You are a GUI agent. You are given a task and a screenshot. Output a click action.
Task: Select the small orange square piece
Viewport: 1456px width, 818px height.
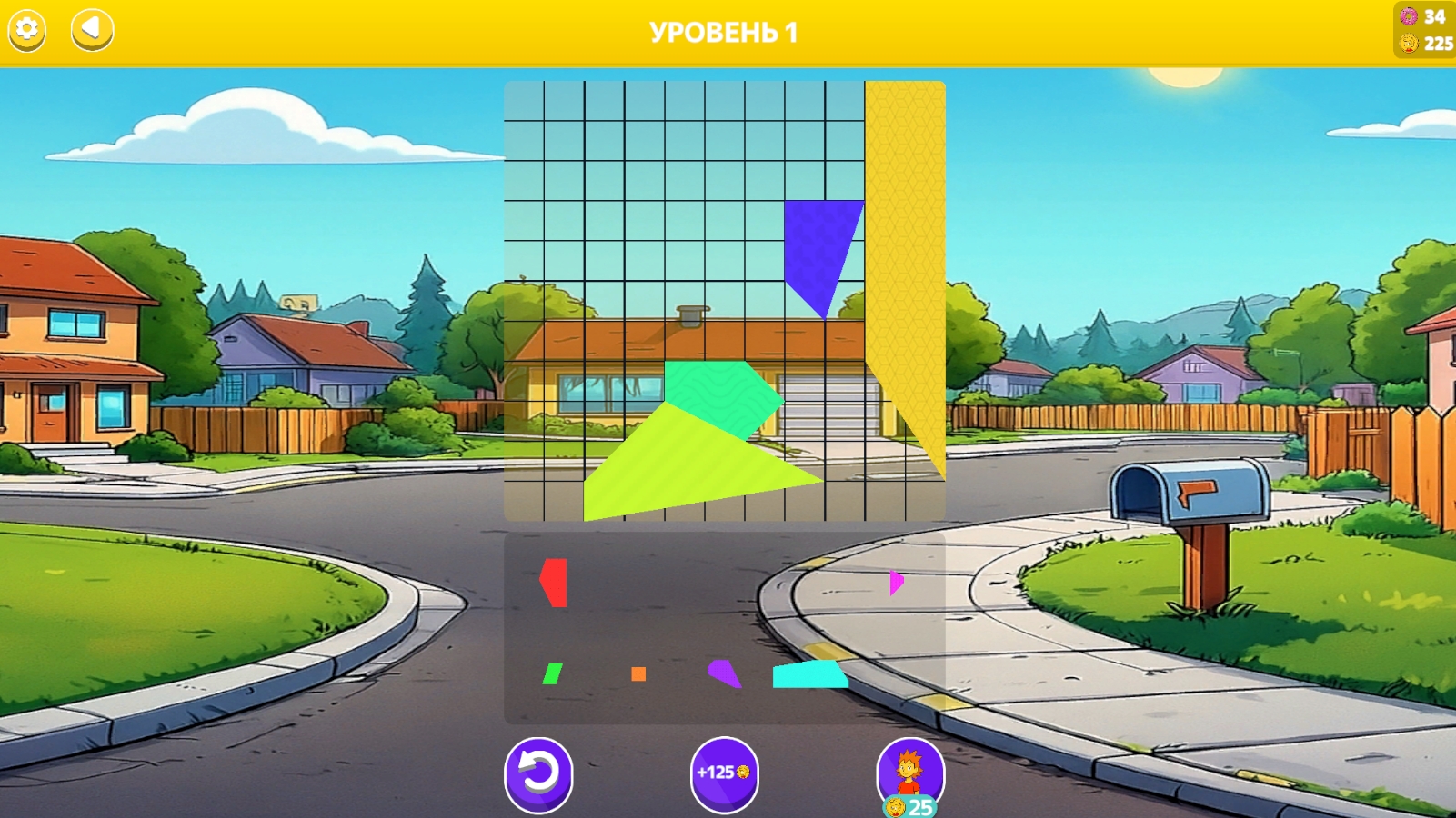point(638,674)
